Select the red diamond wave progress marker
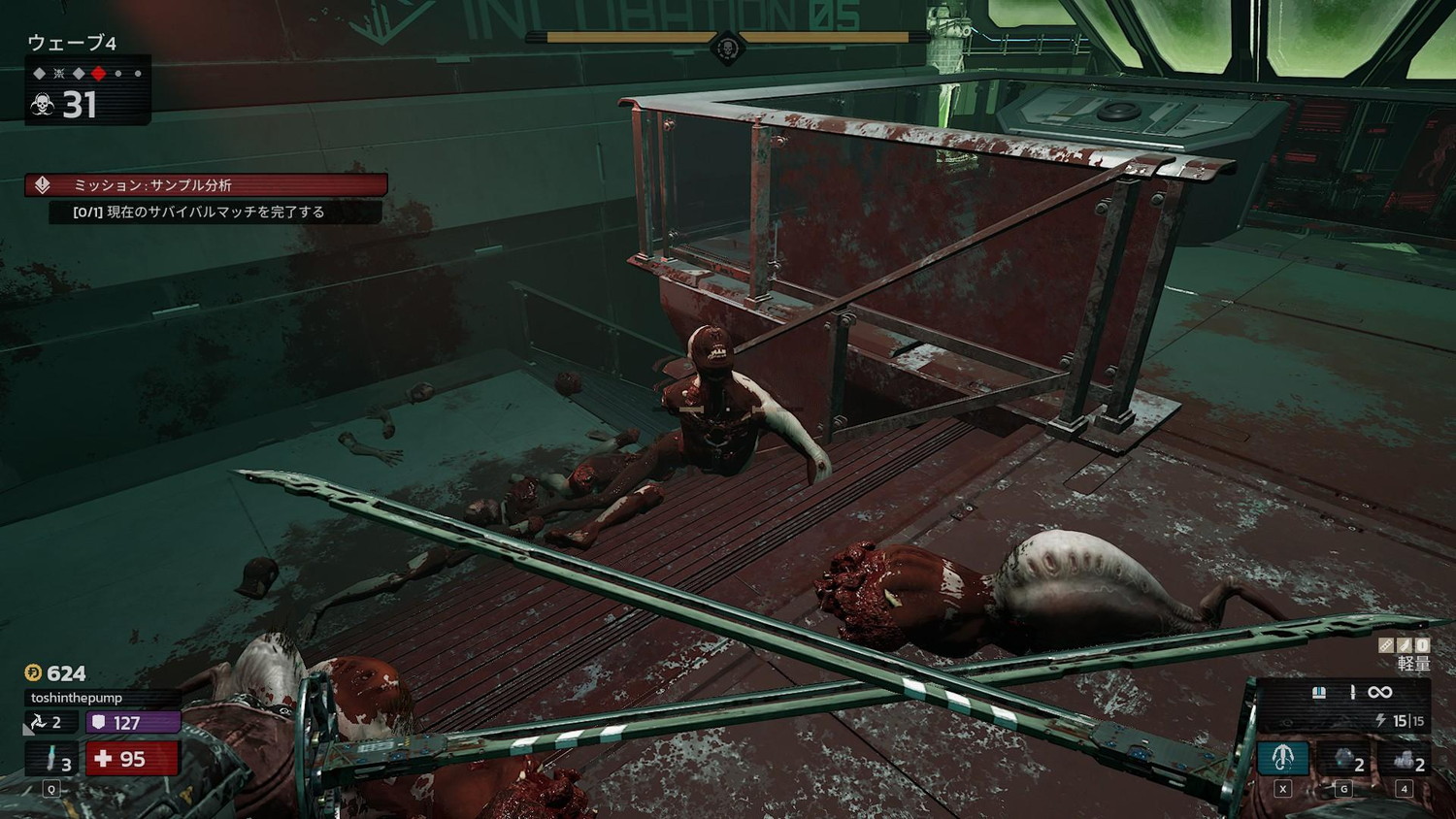The image size is (1456, 819). (x=98, y=74)
